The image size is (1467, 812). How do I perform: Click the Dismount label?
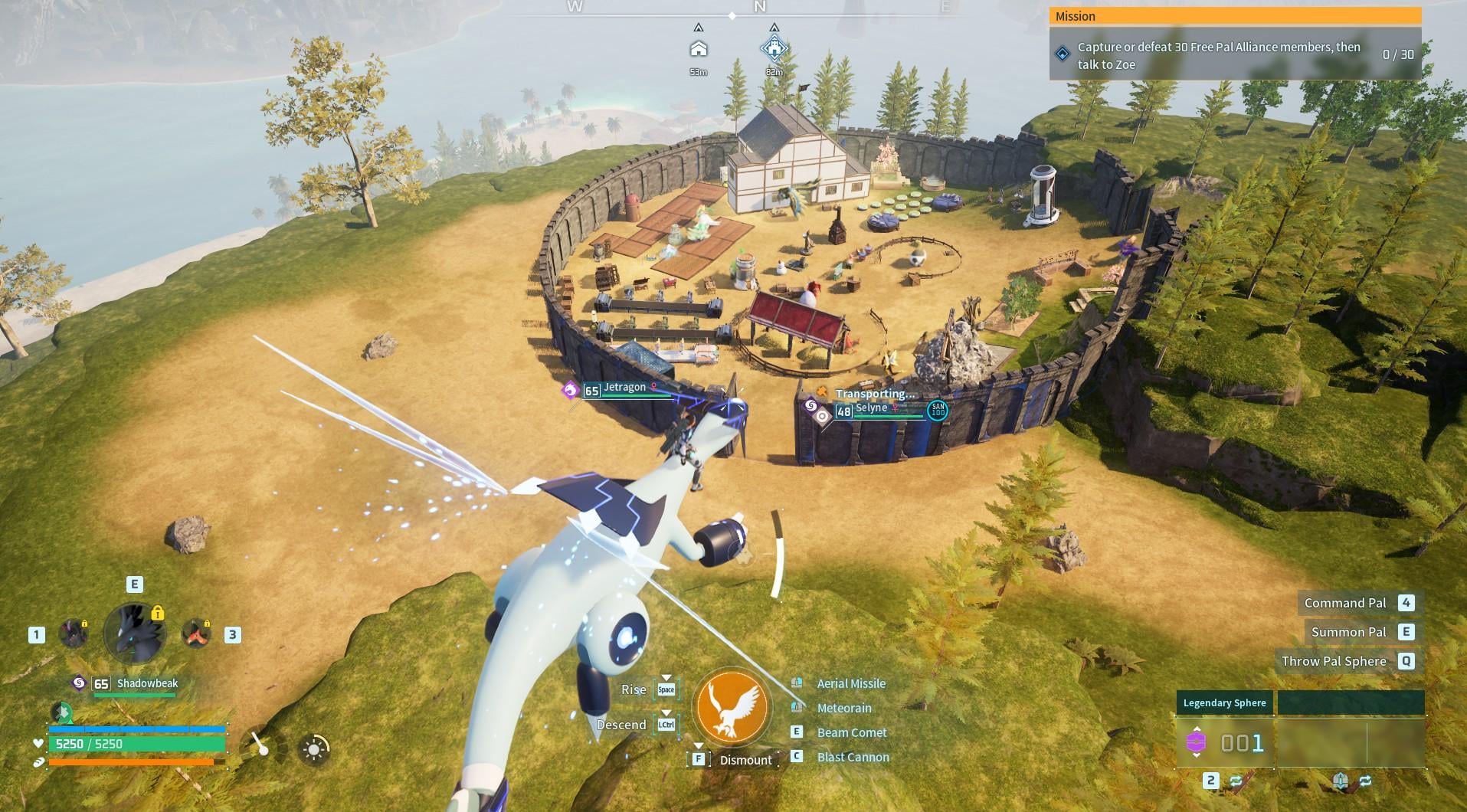[x=745, y=760]
